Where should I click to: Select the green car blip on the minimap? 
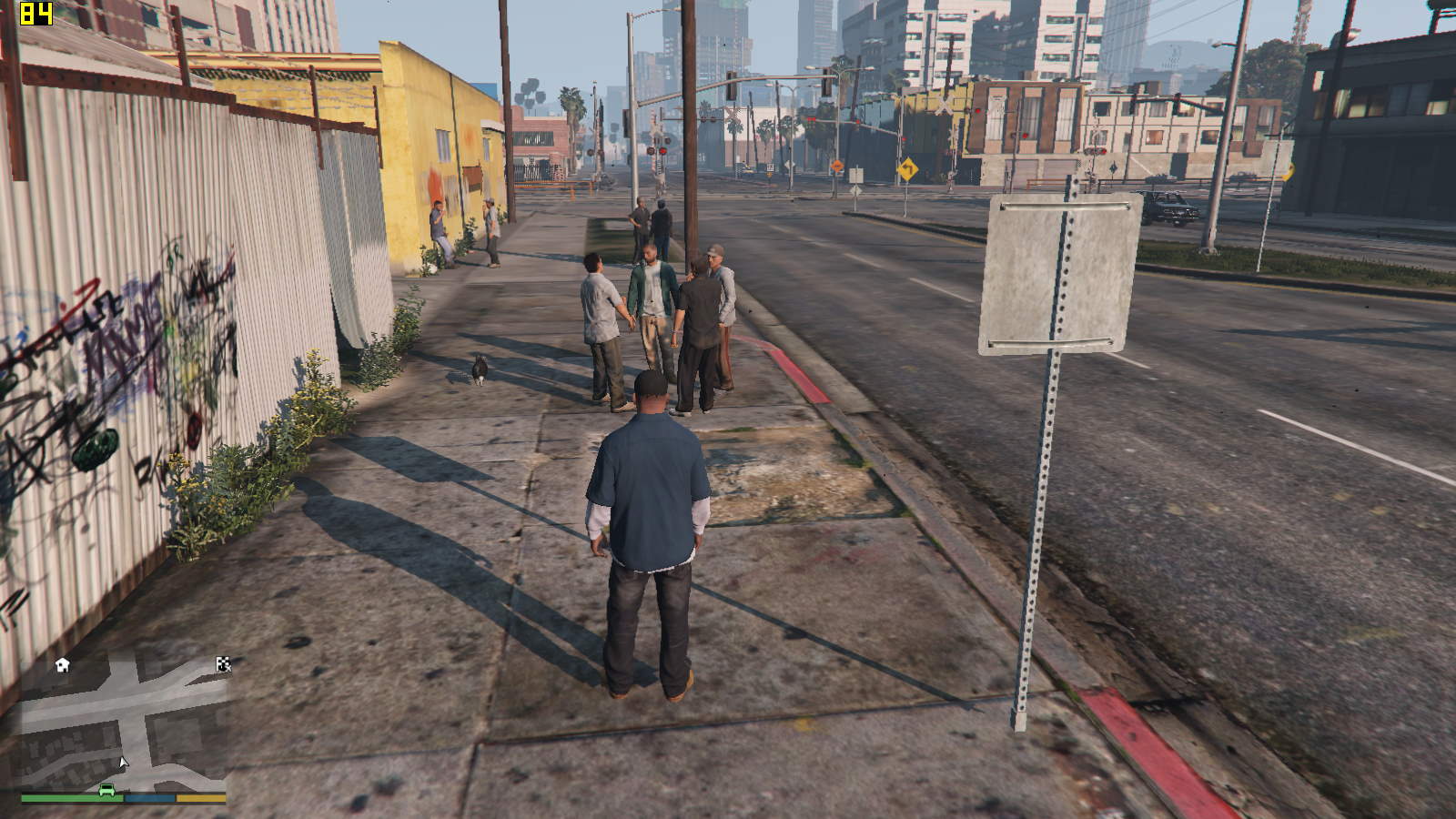(x=106, y=789)
